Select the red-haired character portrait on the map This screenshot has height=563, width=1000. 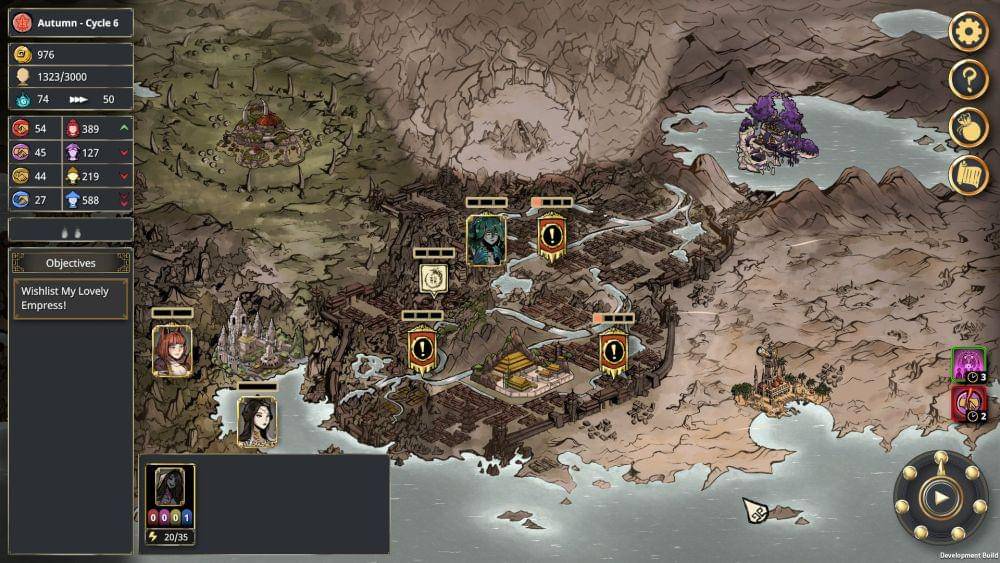[172, 350]
